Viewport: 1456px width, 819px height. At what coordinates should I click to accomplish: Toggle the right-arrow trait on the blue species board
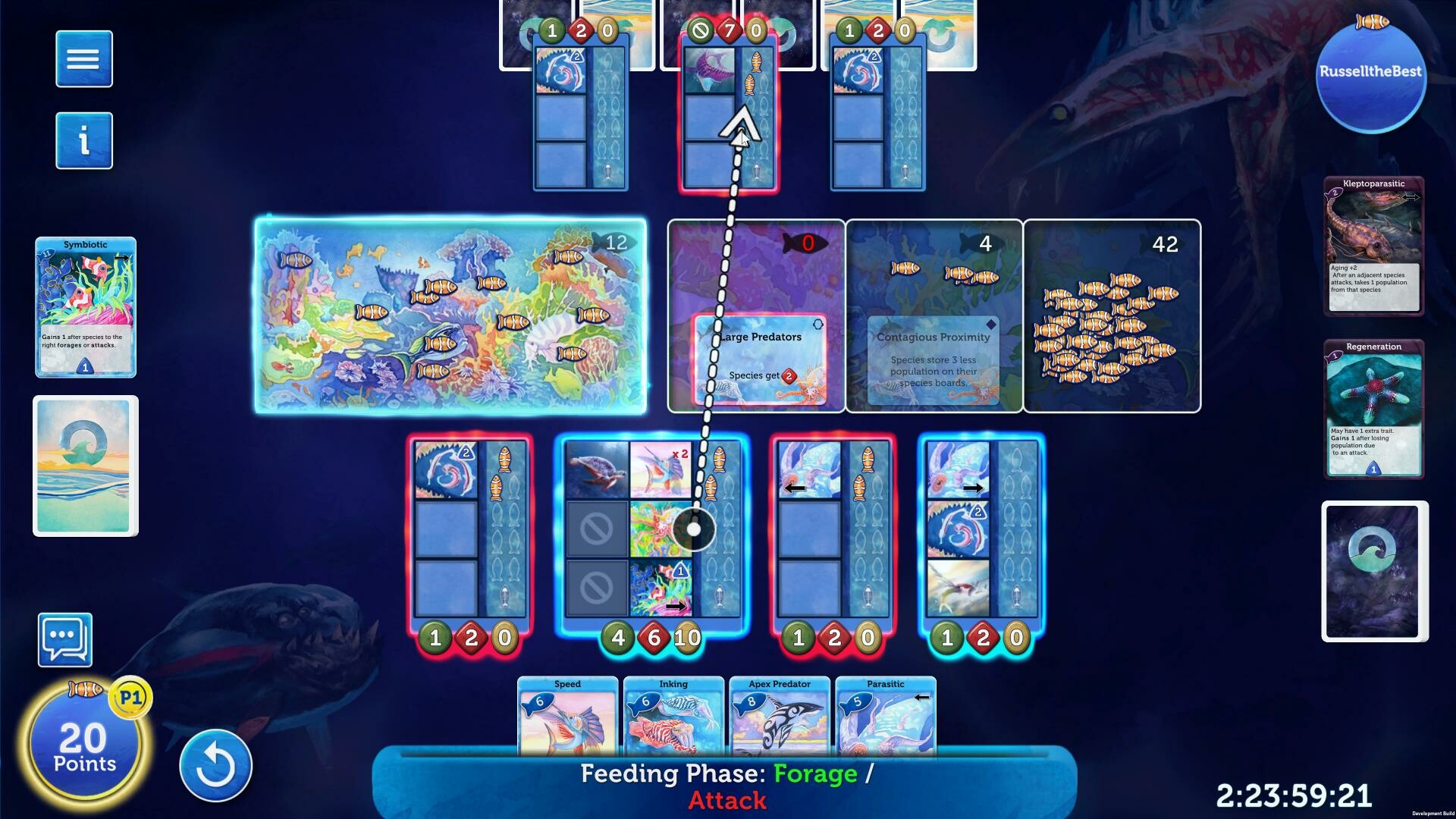coord(974,489)
